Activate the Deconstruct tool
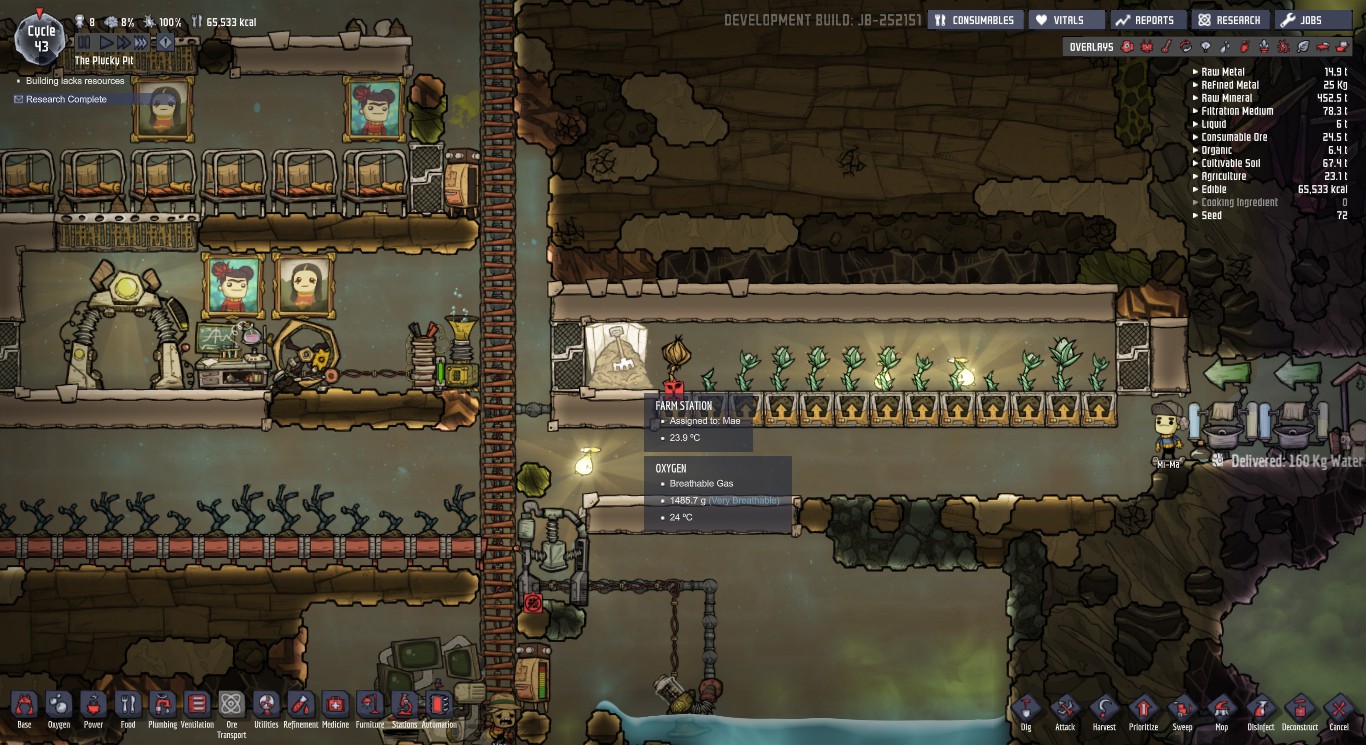Viewport: 1366px width, 745px height. pos(1299,709)
